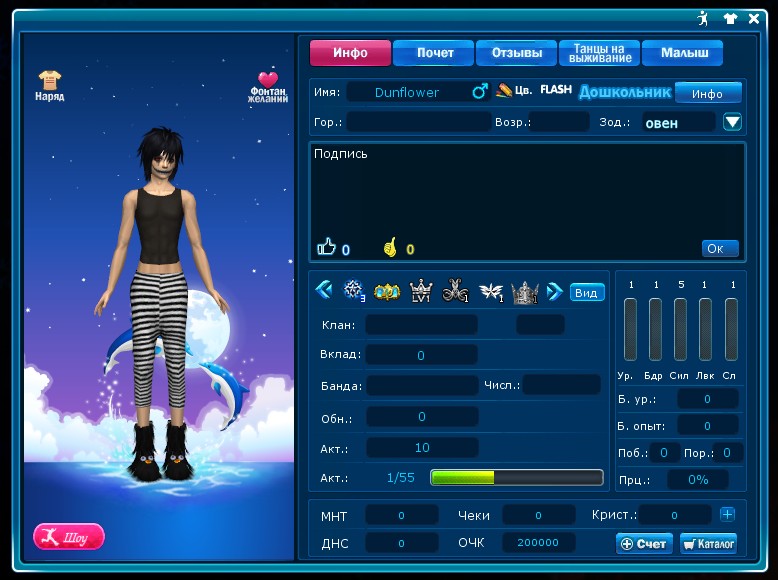Open the Отзывы tab
Viewport: 778px width, 580px height.
pyautogui.click(x=516, y=53)
